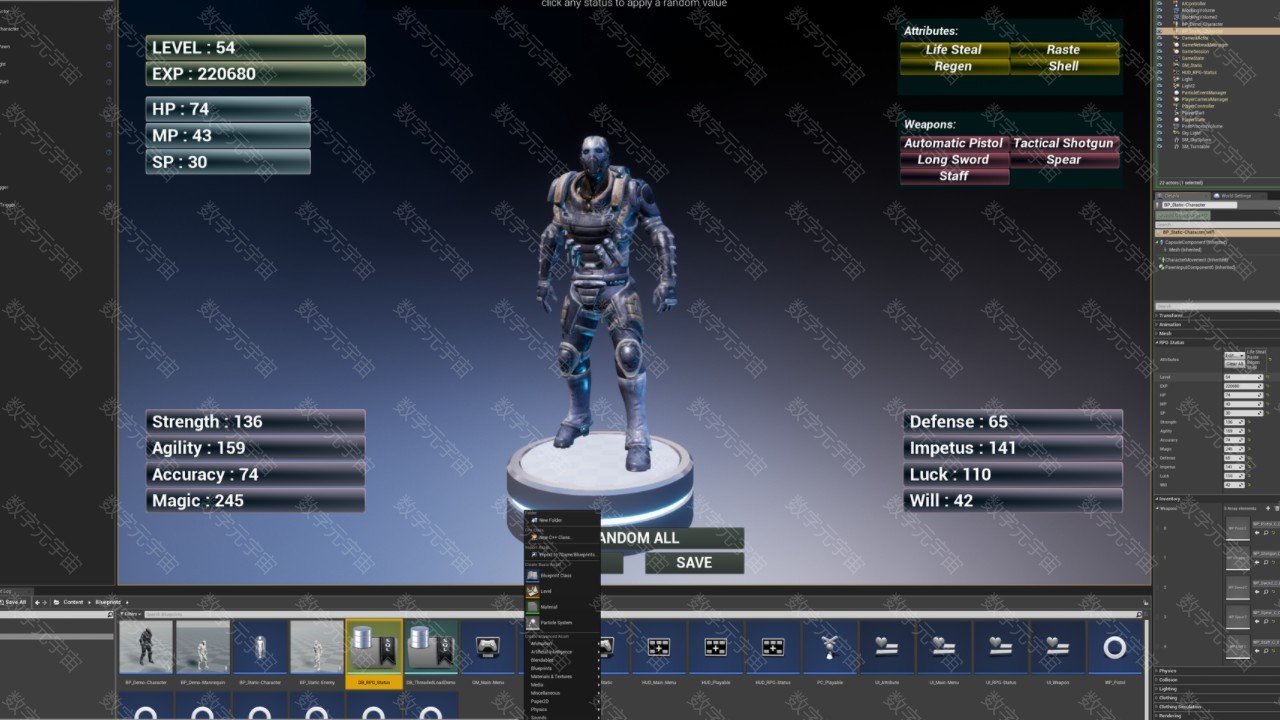Save the character status
The image size is (1280, 720).
point(694,563)
